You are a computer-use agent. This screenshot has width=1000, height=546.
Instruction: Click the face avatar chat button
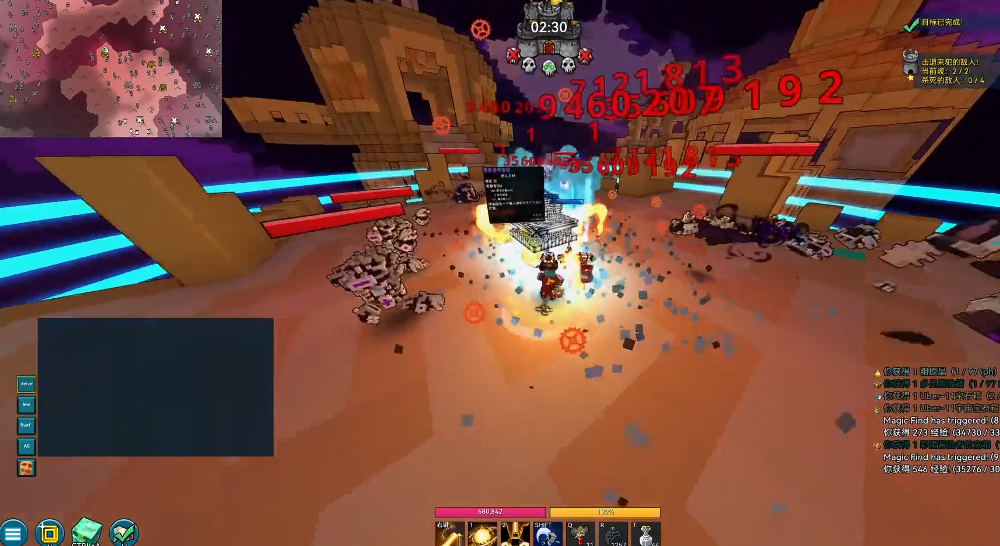[x=27, y=467]
